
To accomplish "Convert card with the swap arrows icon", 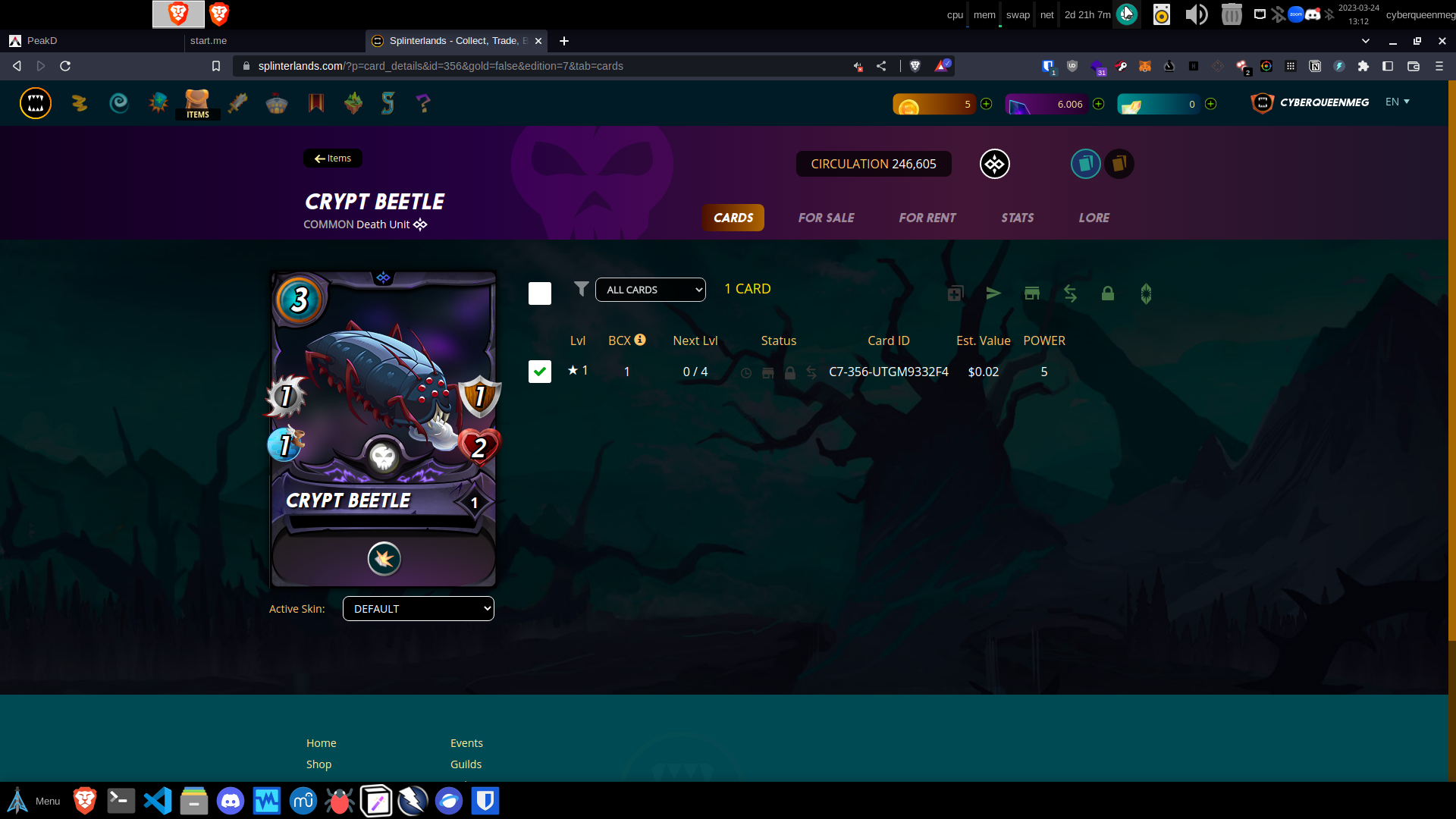I will (1070, 293).
